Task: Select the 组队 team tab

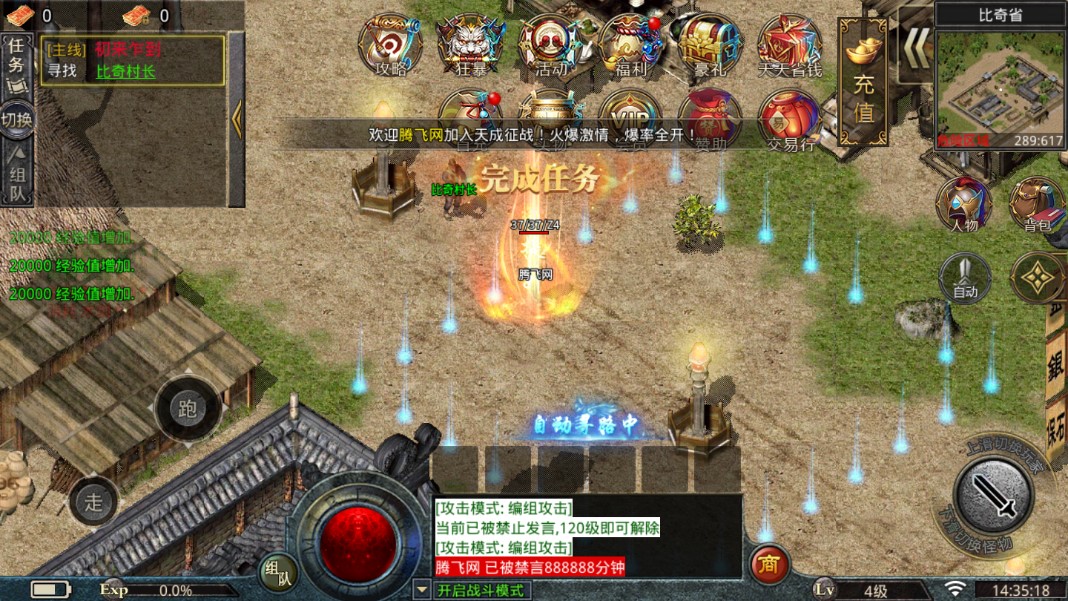Action: pyautogui.click(x=17, y=172)
